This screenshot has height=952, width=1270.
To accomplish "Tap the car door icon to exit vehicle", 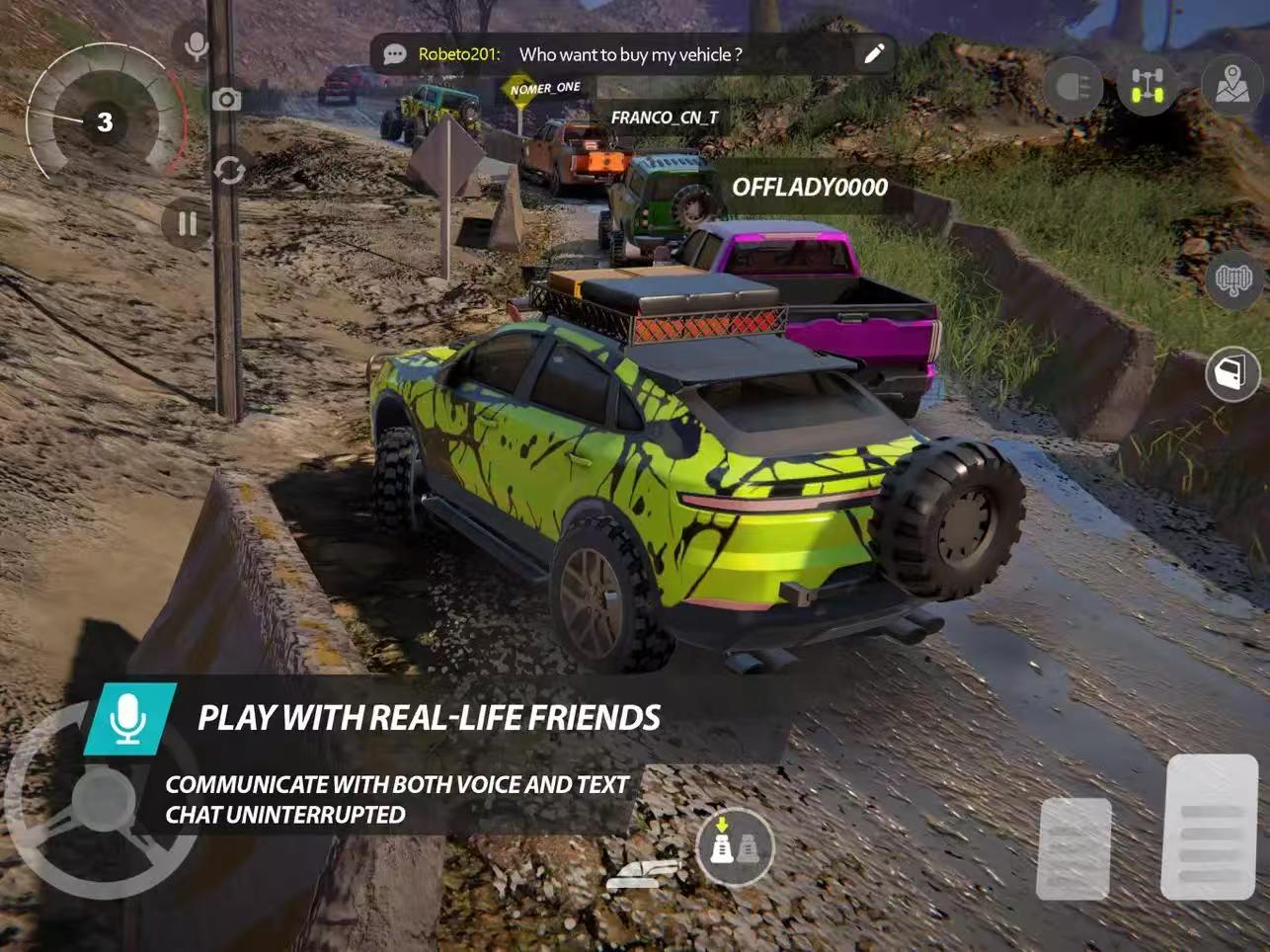I will click(x=1232, y=373).
